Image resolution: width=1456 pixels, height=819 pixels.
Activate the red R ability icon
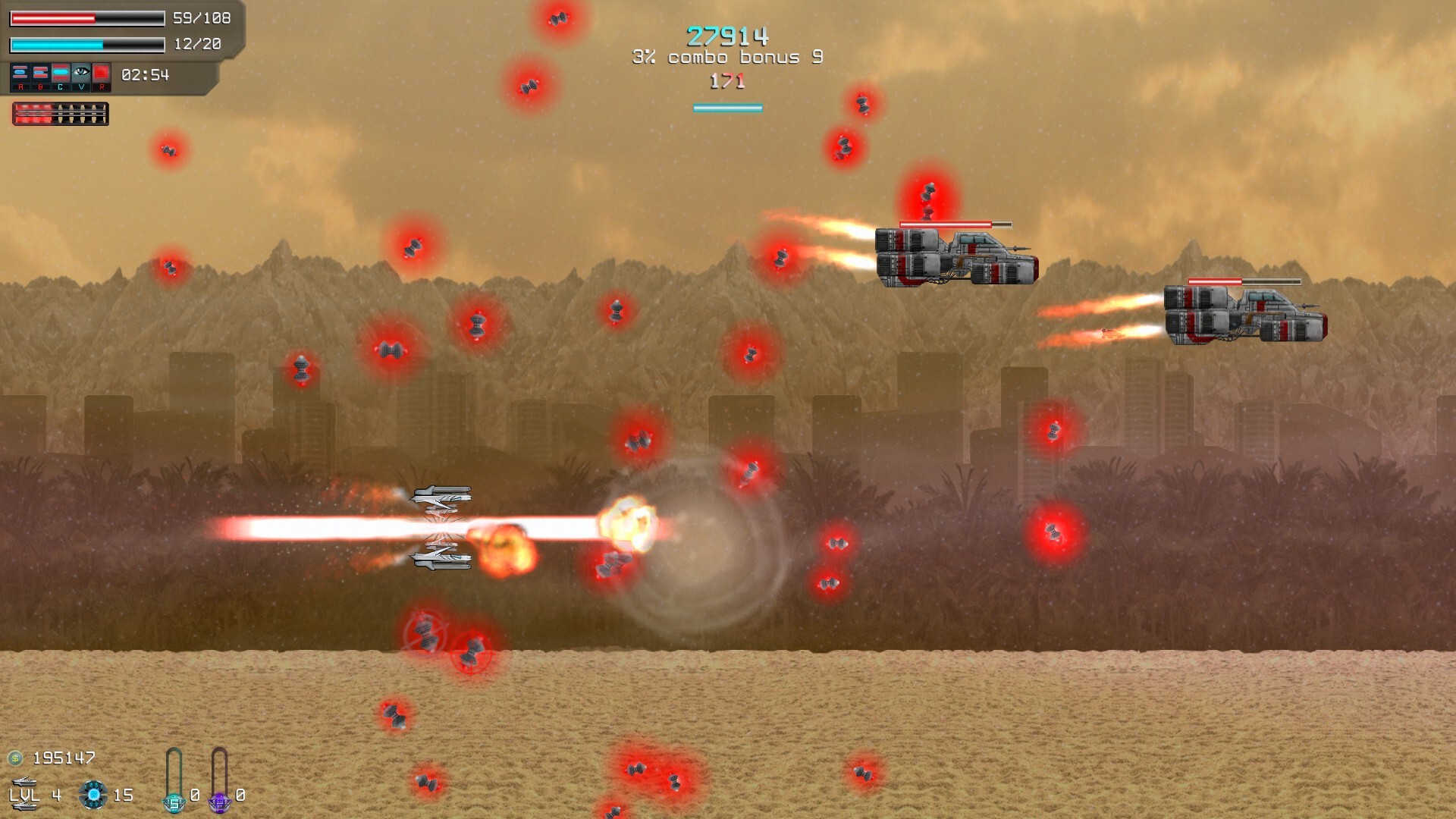coord(101,72)
